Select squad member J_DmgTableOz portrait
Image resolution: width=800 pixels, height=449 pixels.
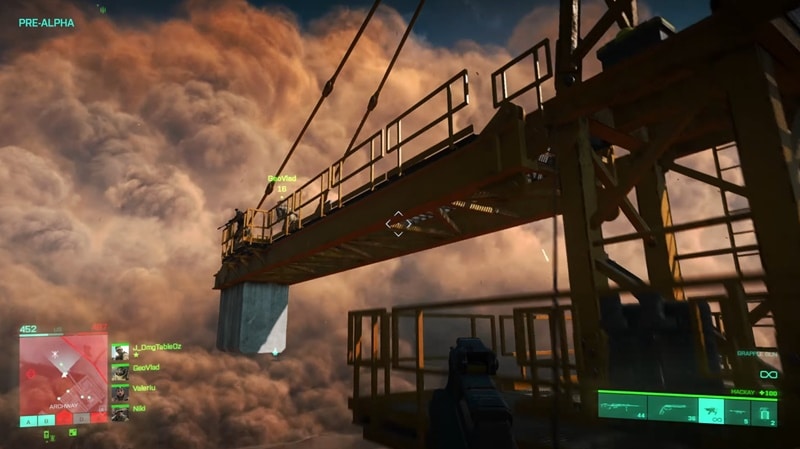(120, 351)
